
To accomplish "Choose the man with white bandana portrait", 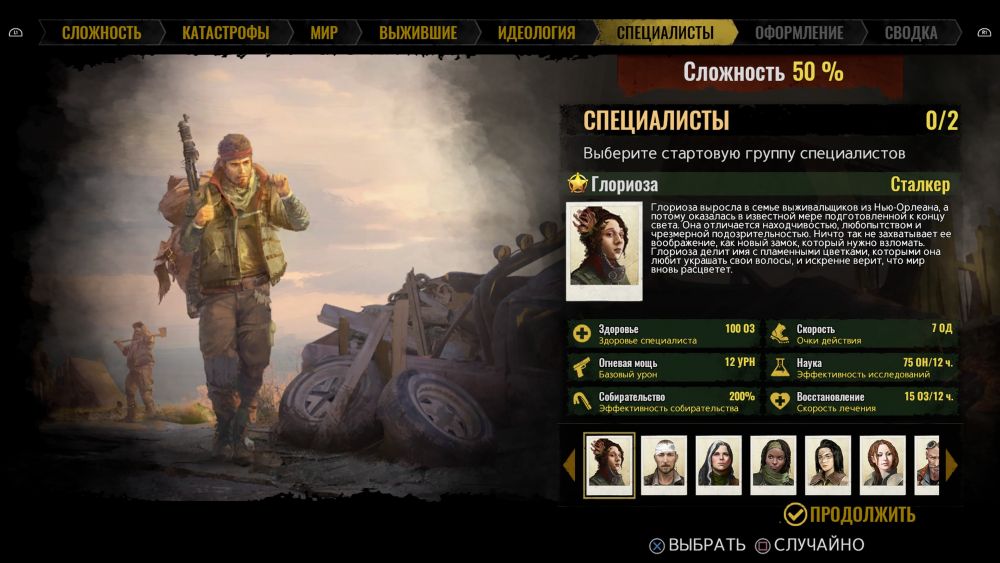I will point(664,465).
